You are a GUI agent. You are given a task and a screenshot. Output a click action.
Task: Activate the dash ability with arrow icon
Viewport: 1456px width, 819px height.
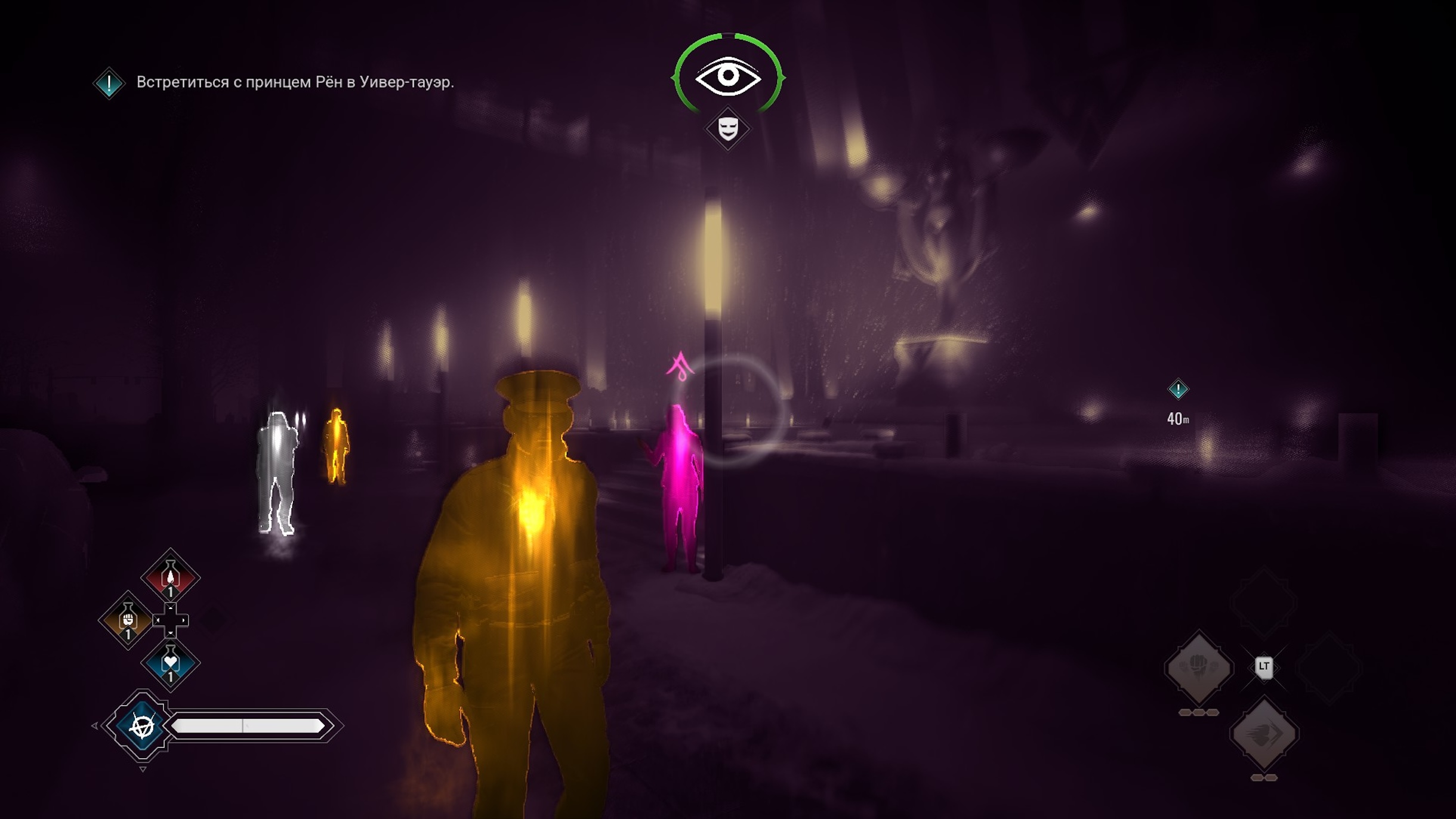(x=1264, y=733)
